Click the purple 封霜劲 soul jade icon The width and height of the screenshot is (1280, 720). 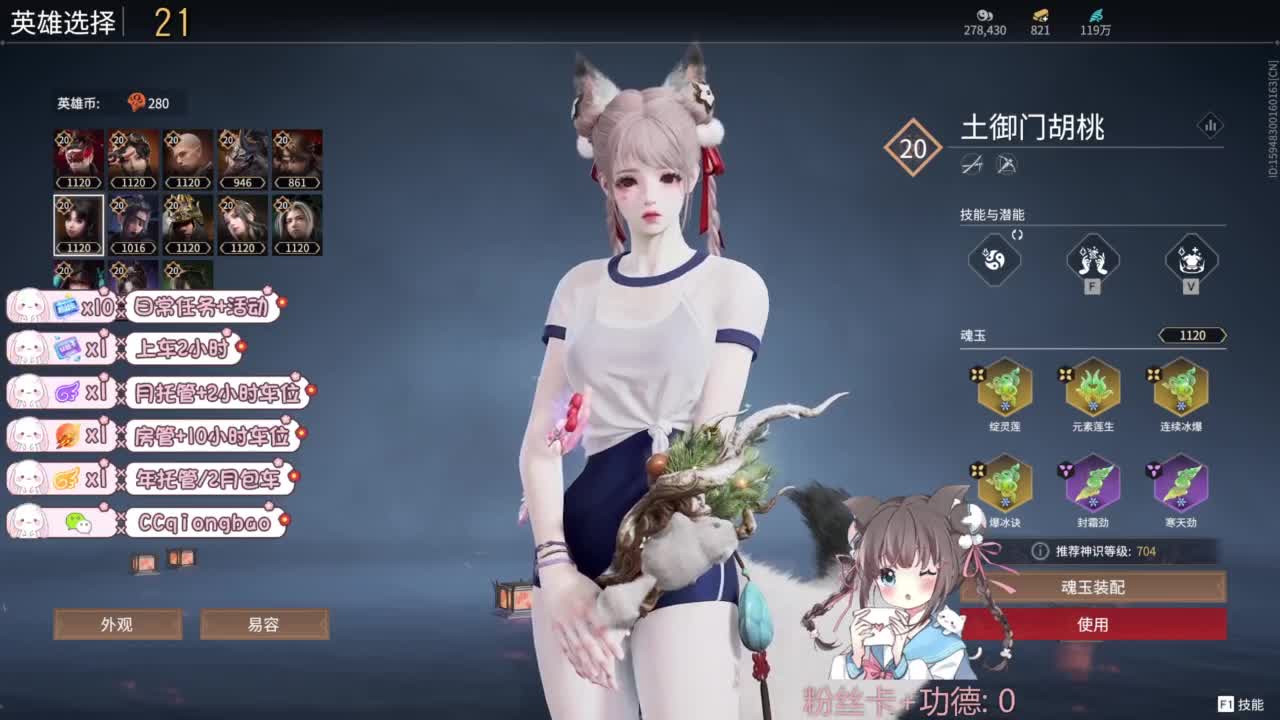click(x=1093, y=483)
